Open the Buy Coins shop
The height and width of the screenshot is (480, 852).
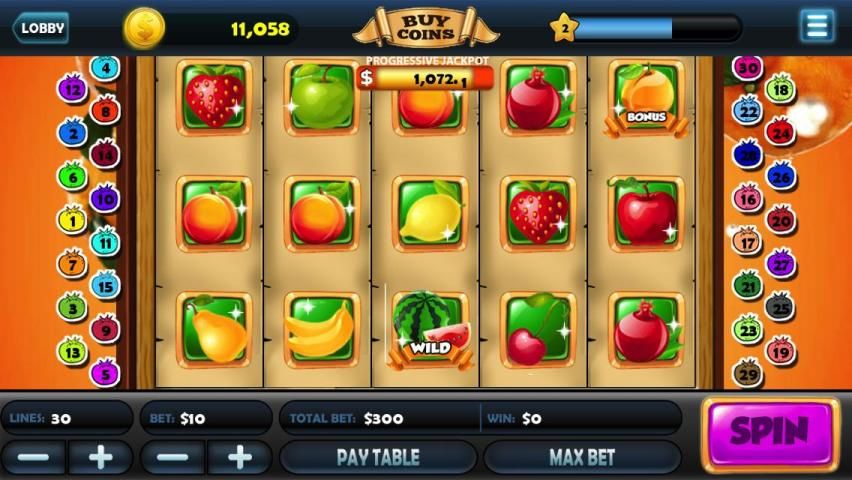click(426, 27)
